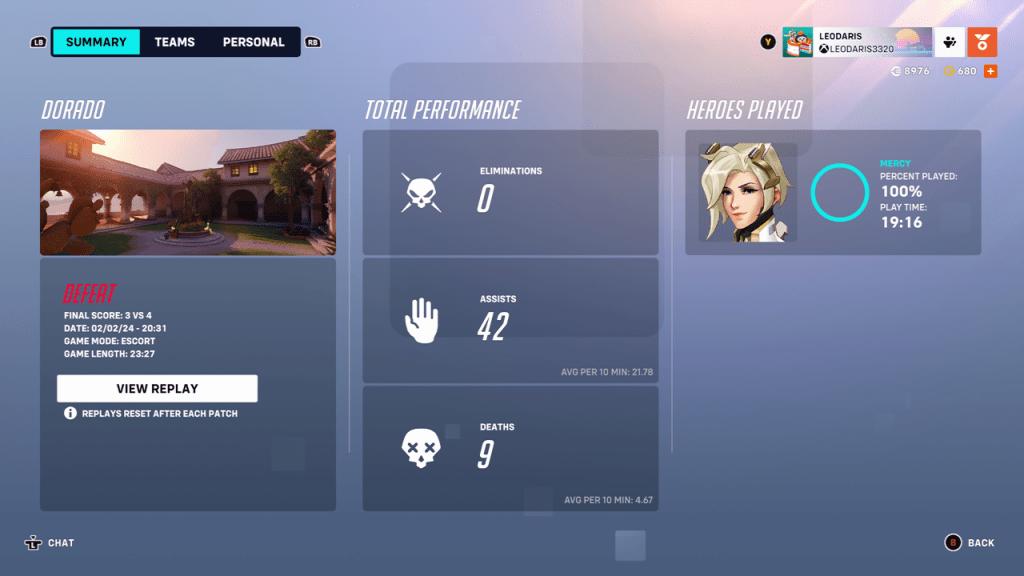The image size is (1024, 576).
Task: Add coins with the orange plus button
Action: 990,71
